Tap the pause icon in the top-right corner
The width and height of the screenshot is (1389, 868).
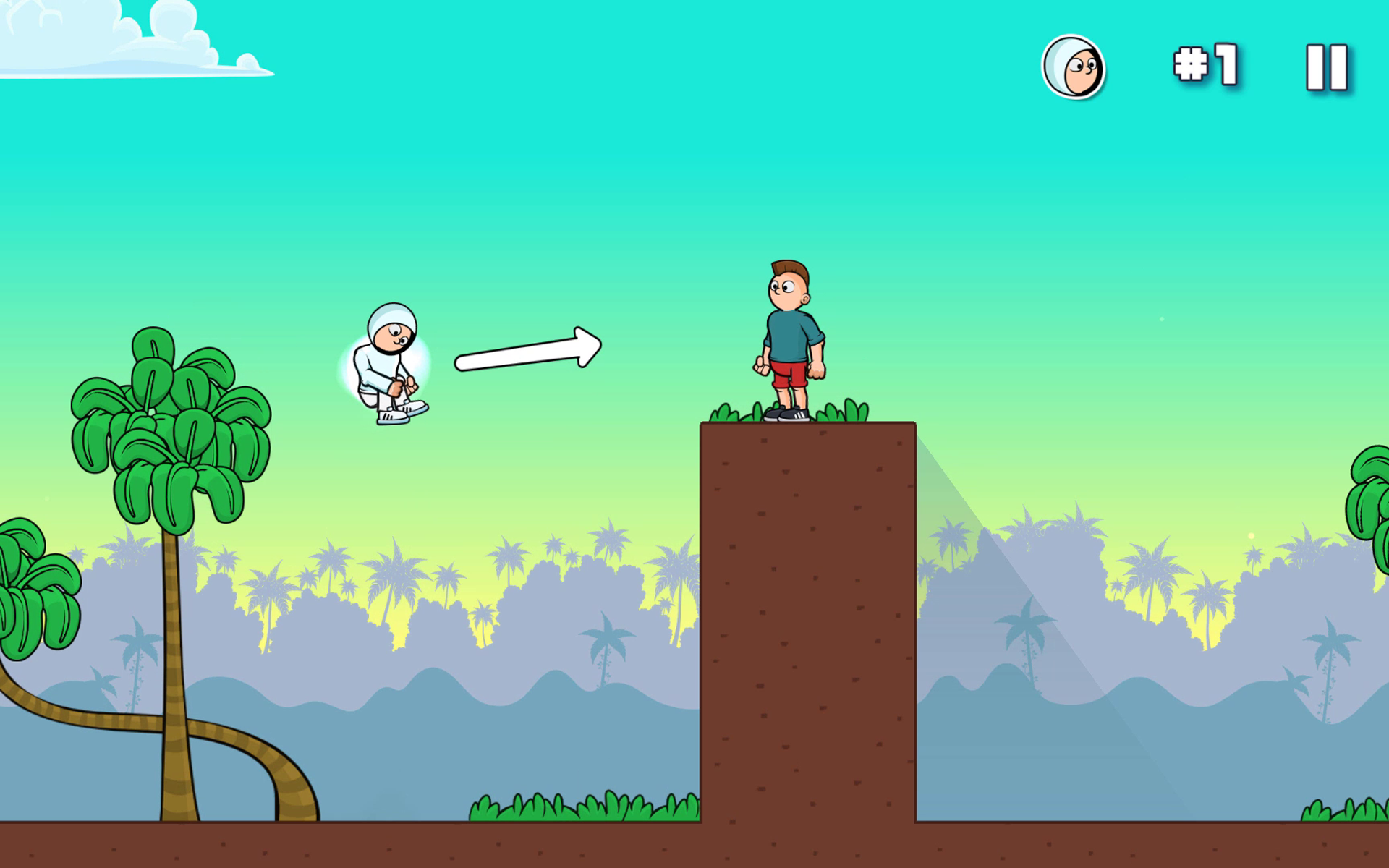pyautogui.click(x=1325, y=67)
